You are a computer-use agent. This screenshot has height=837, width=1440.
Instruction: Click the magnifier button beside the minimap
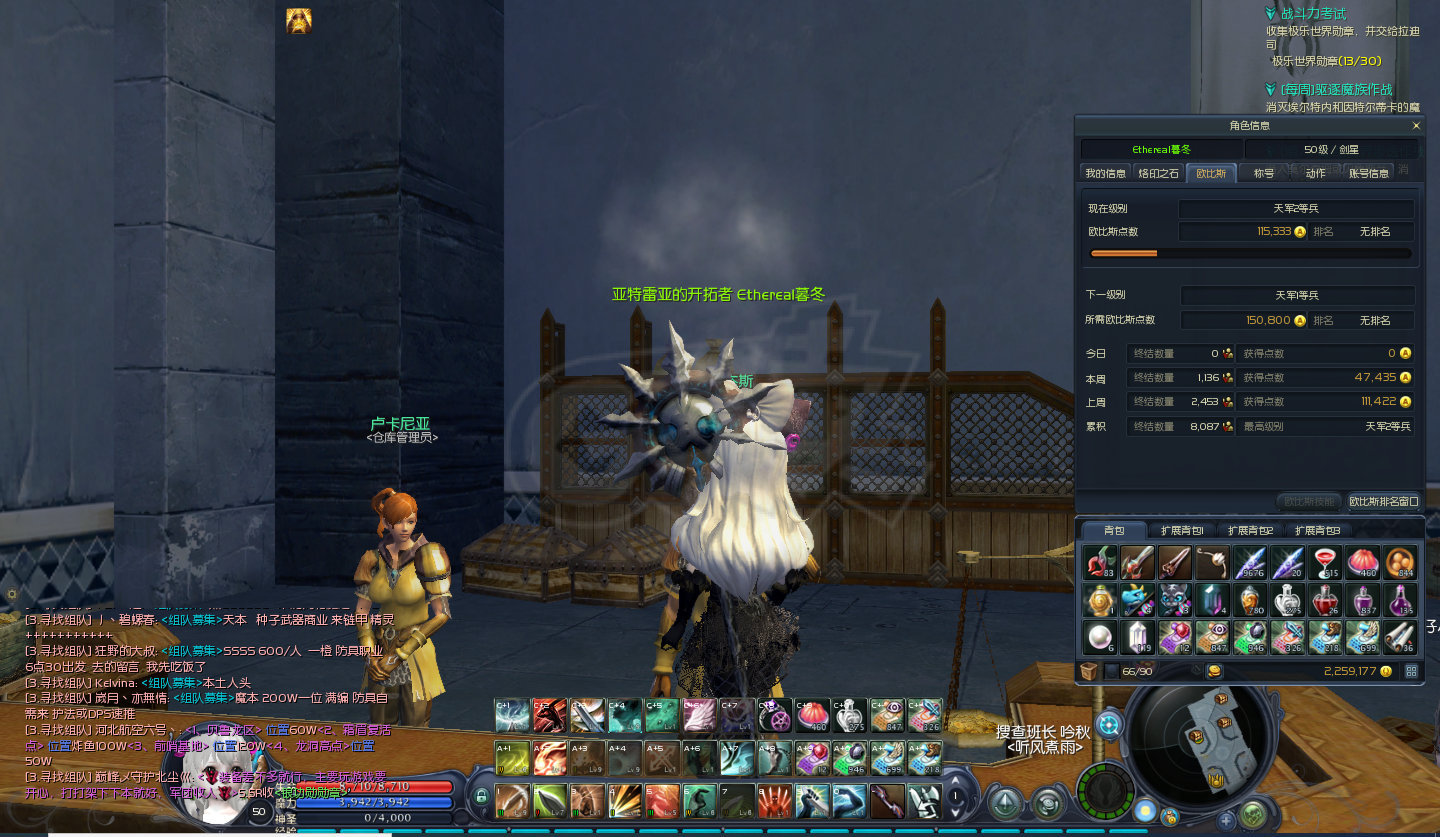[x=1108, y=724]
